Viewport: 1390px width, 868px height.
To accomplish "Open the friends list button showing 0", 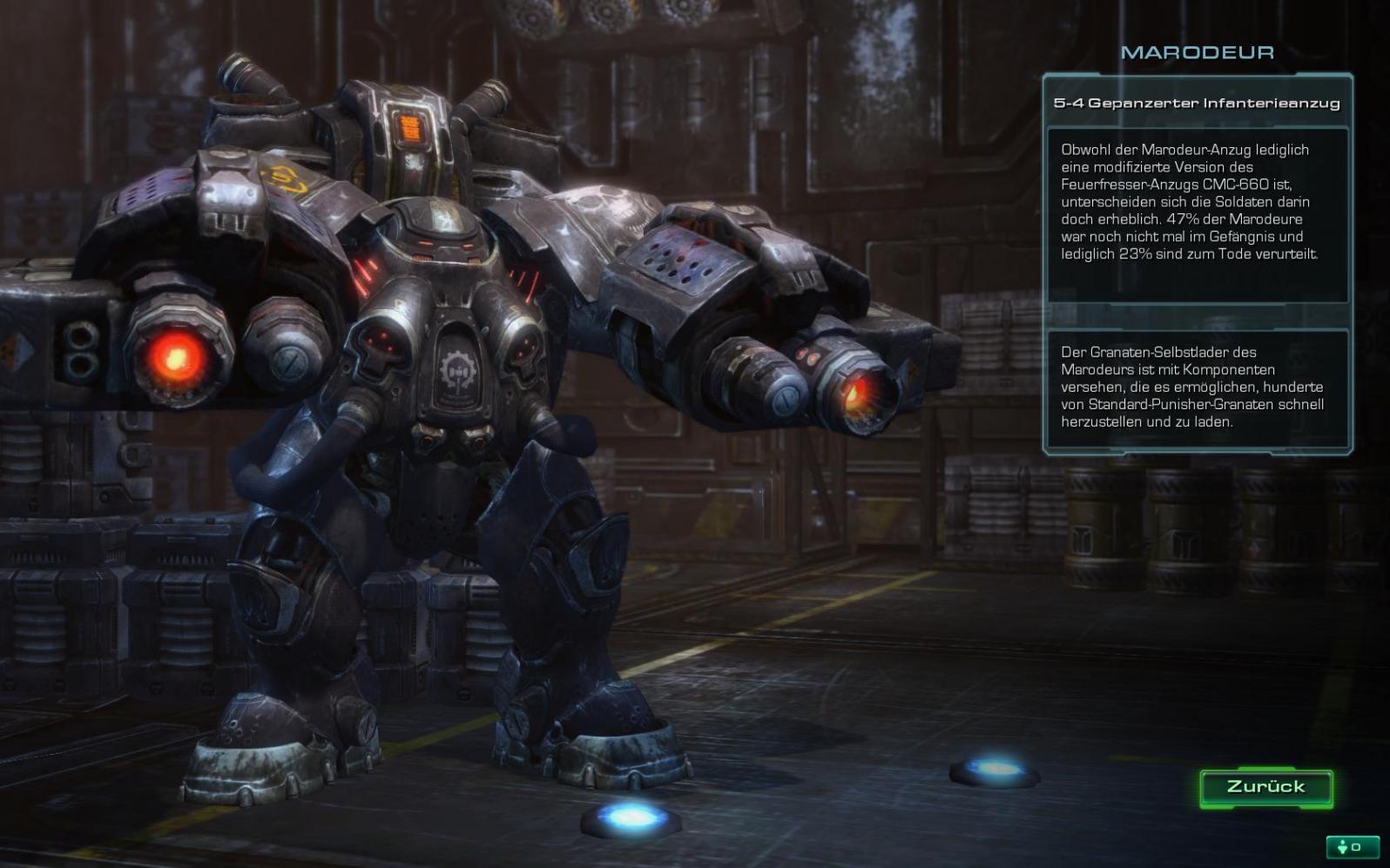I will [x=1351, y=847].
